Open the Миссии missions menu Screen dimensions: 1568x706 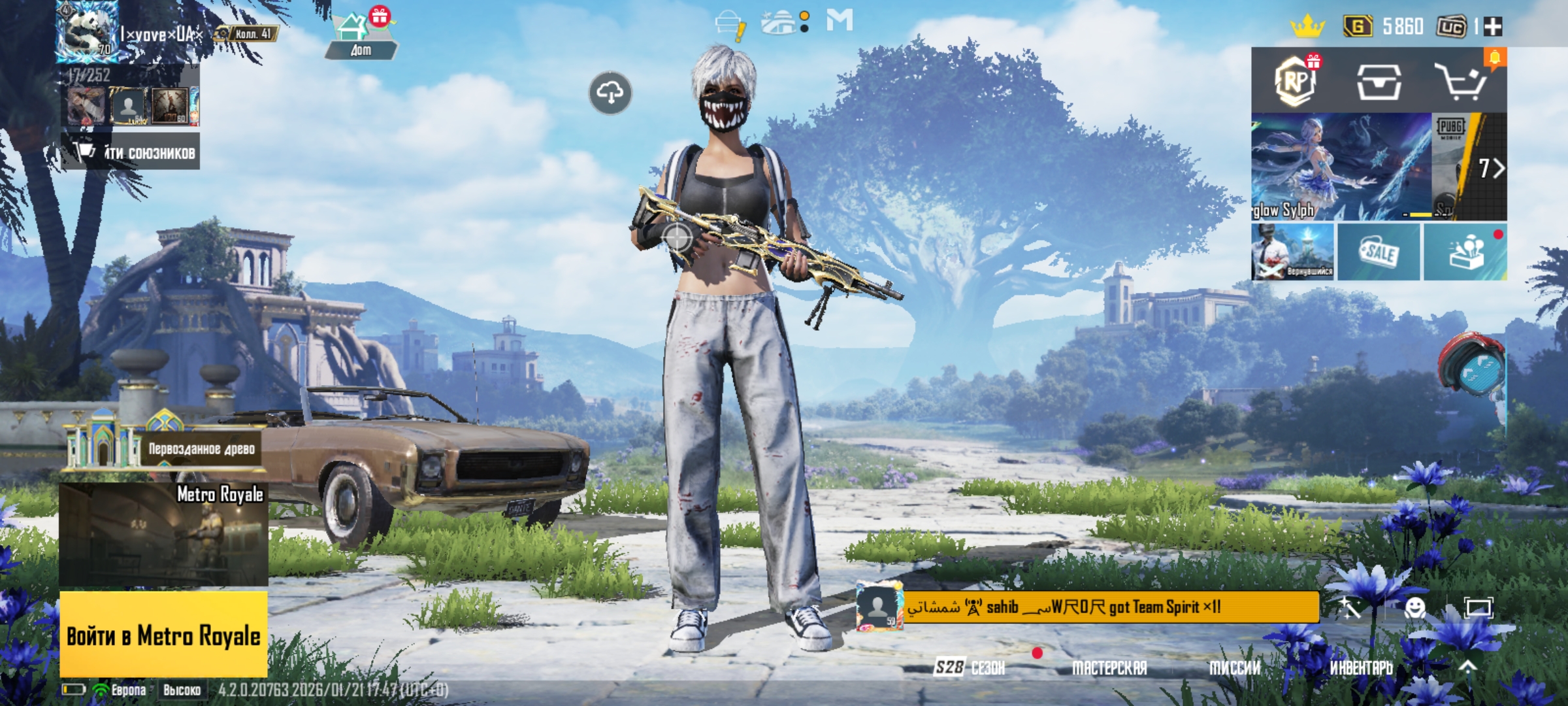pyautogui.click(x=1234, y=667)
